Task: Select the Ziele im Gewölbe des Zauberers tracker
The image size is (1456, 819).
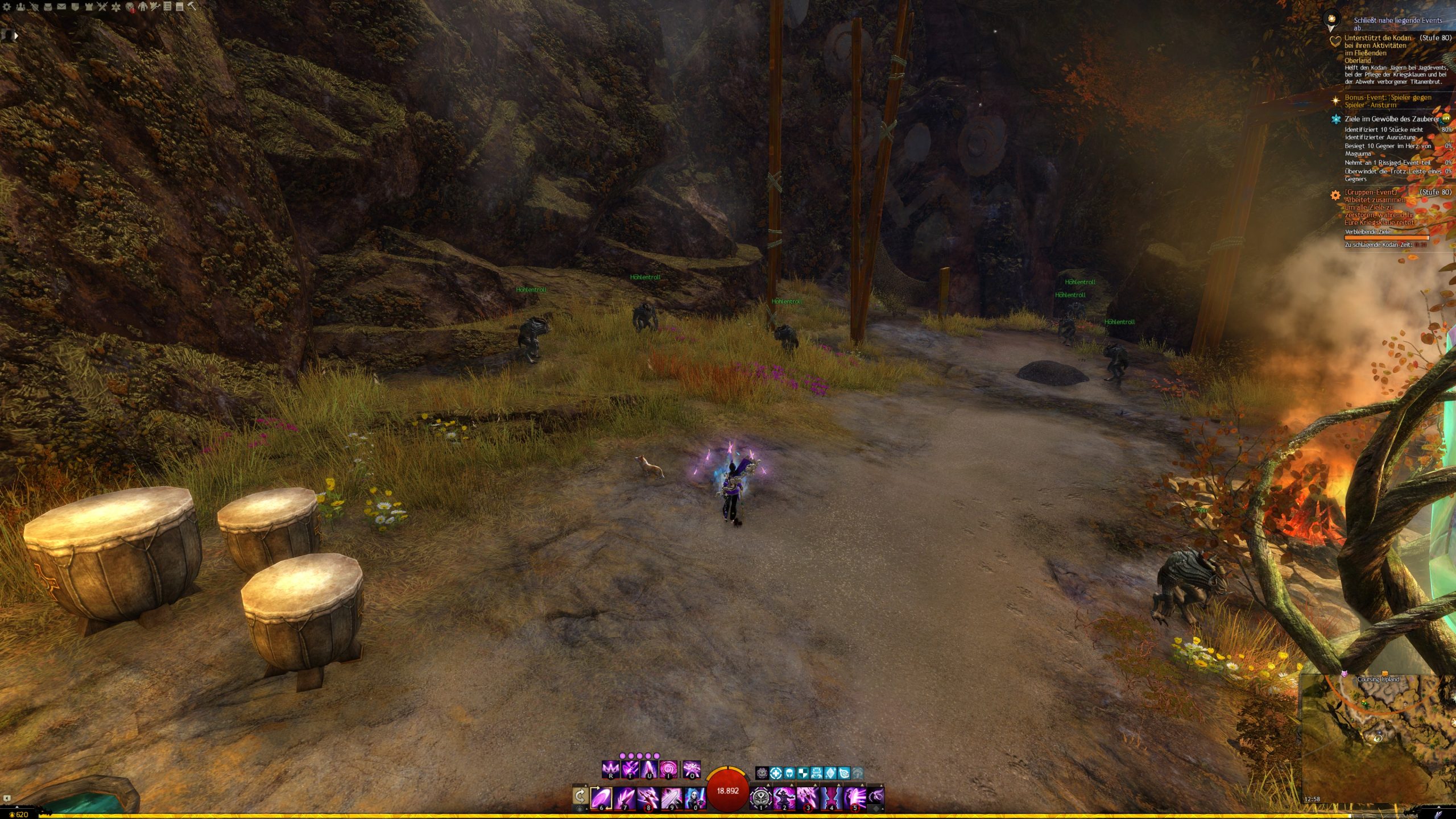Action: (x=1391, y=119)
